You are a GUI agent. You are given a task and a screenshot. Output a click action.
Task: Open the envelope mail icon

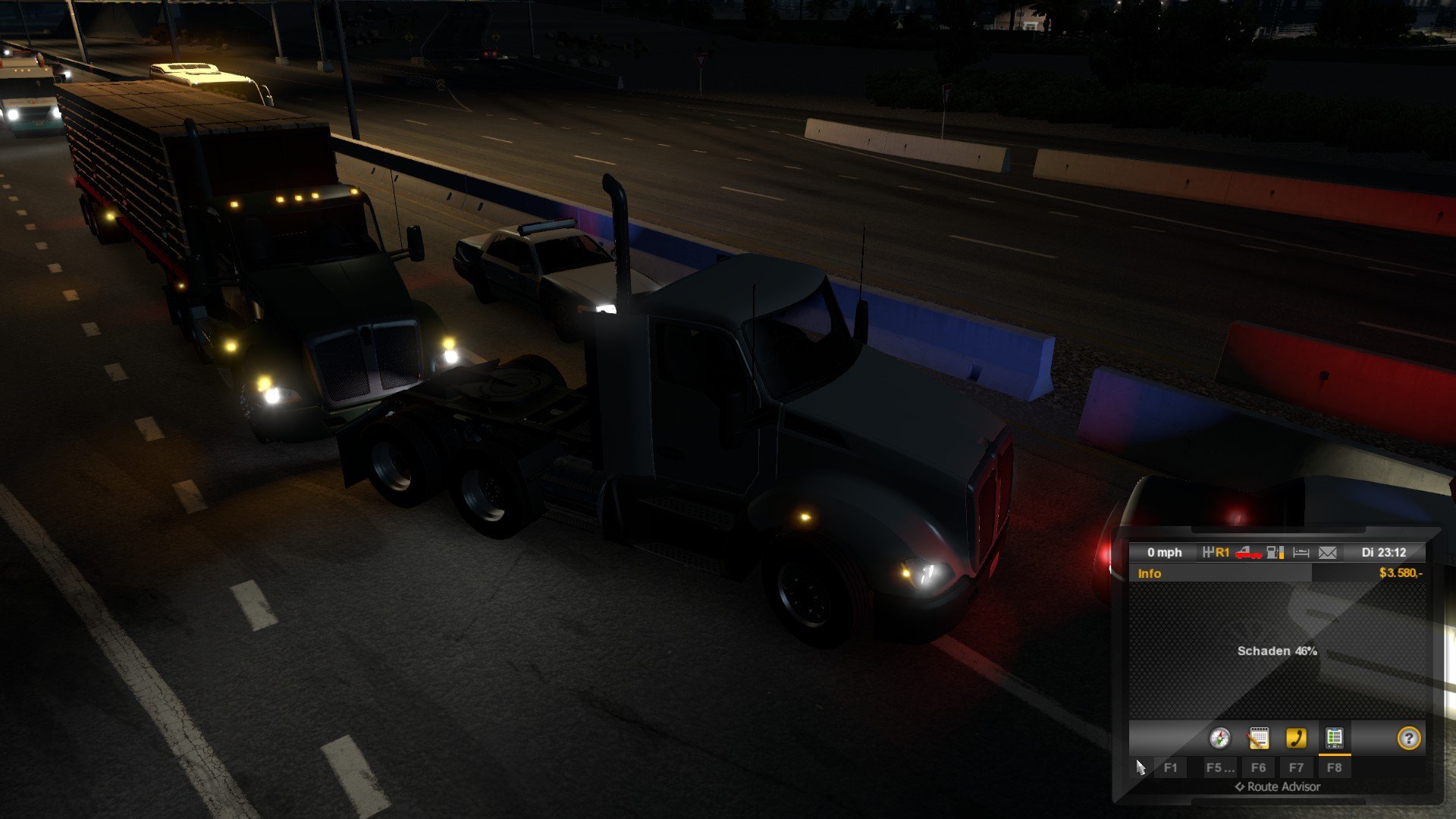click(1327, 553)
